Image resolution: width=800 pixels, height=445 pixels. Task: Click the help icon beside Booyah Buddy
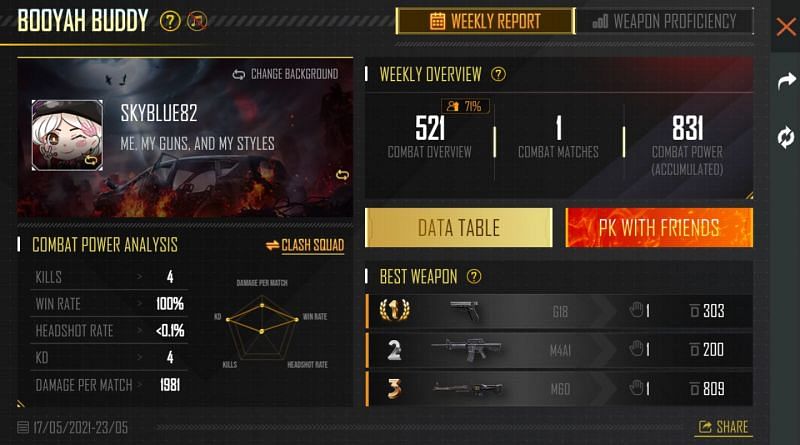tap(170, 21)
